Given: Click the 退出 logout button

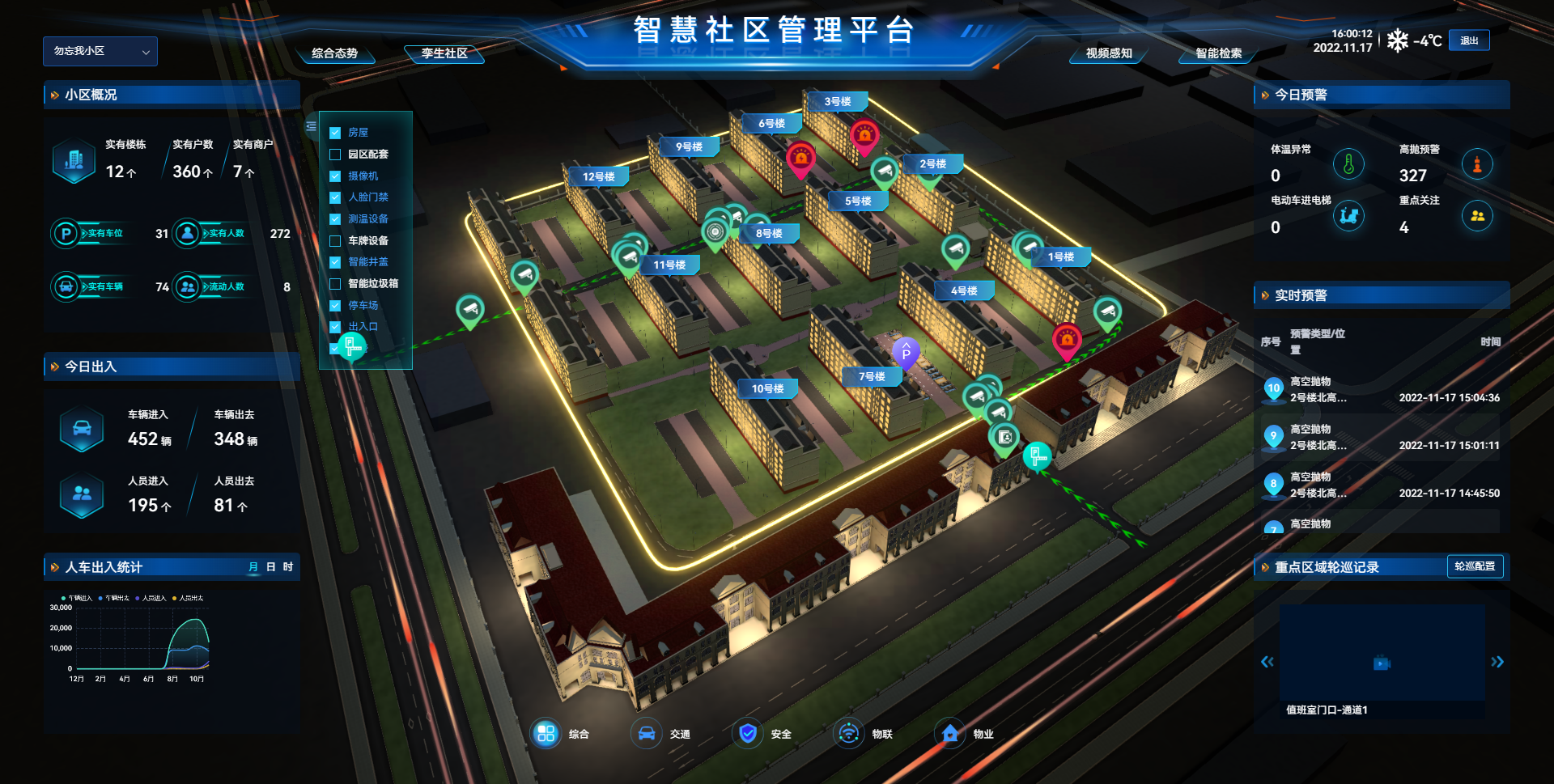Looking at the screenshot, I should [x=1469, y=40].
